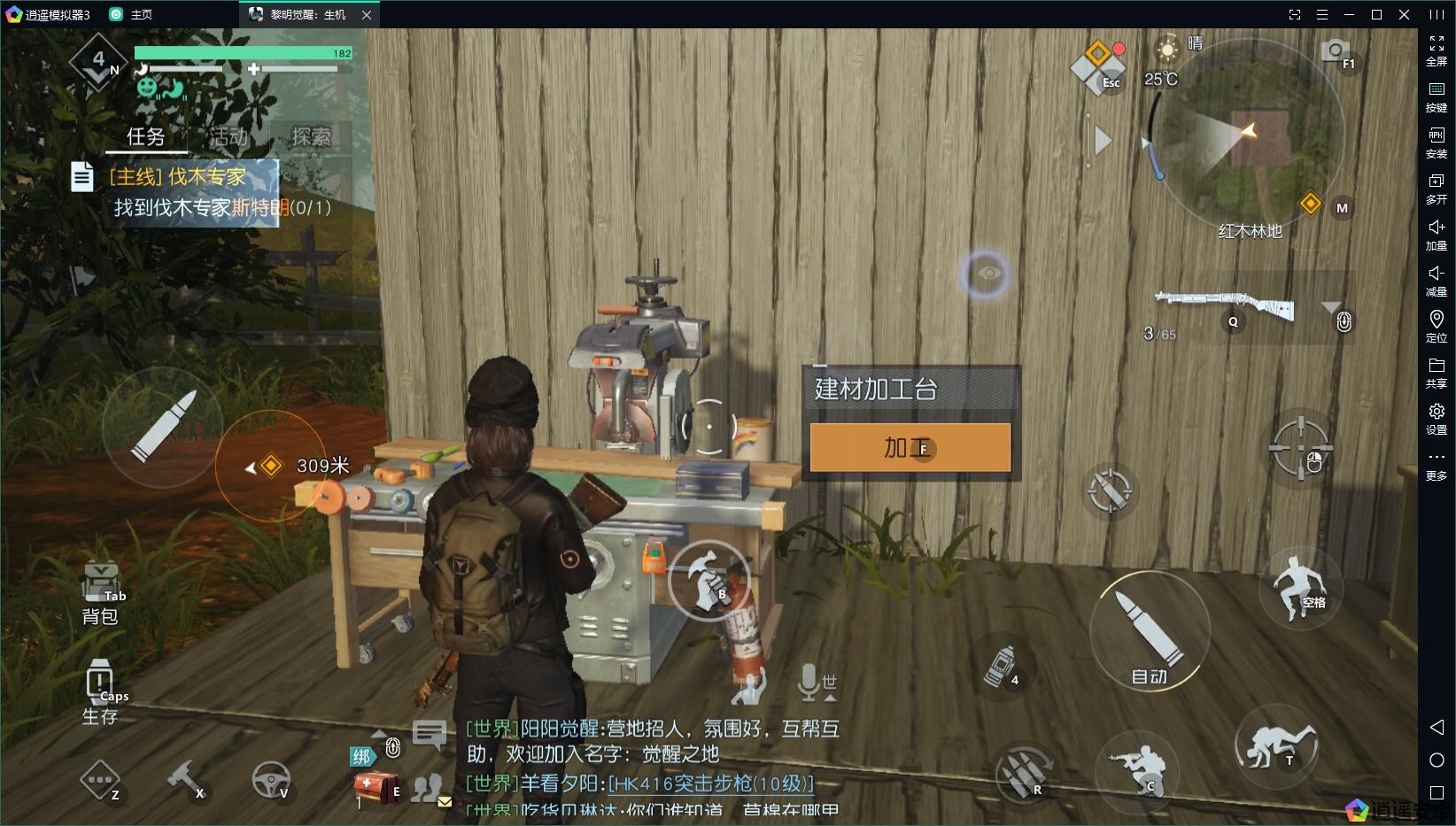Jump with the 空格 jump button

coord(1298,585)
